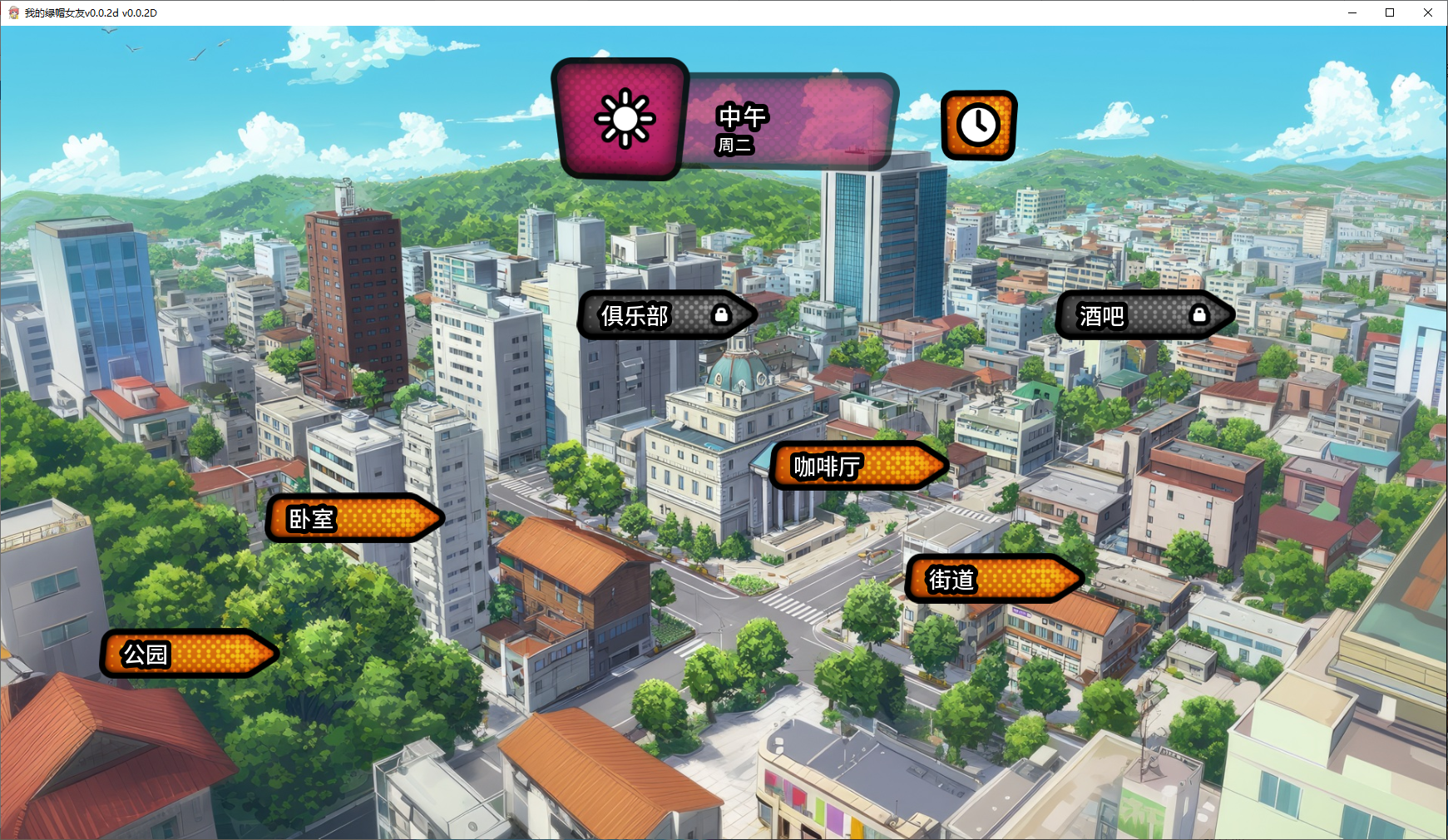Click the pink sun time-of-day icon
This screenshot has width=1448, height=840.
(x=623, y=119)
